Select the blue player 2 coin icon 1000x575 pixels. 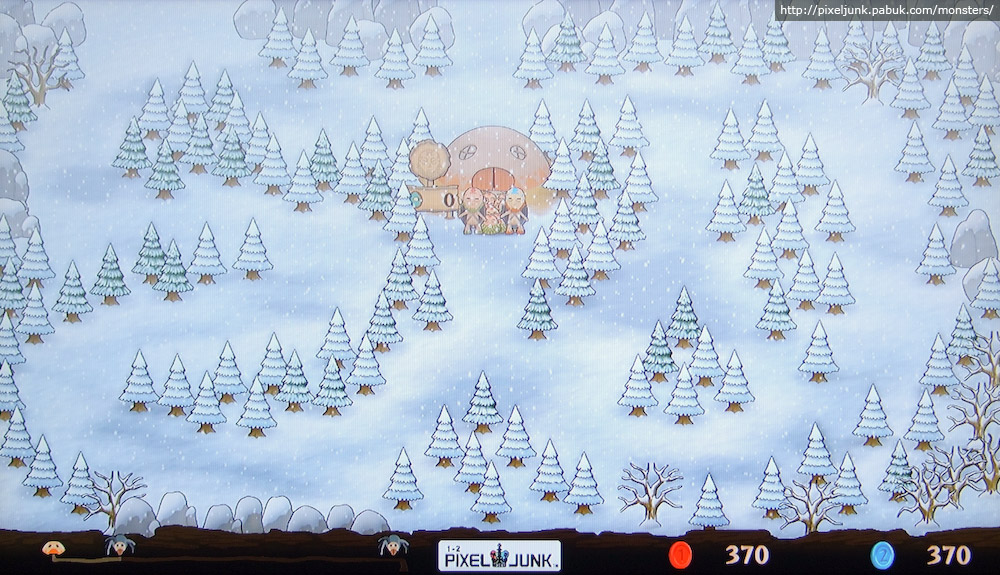(882, 554)
